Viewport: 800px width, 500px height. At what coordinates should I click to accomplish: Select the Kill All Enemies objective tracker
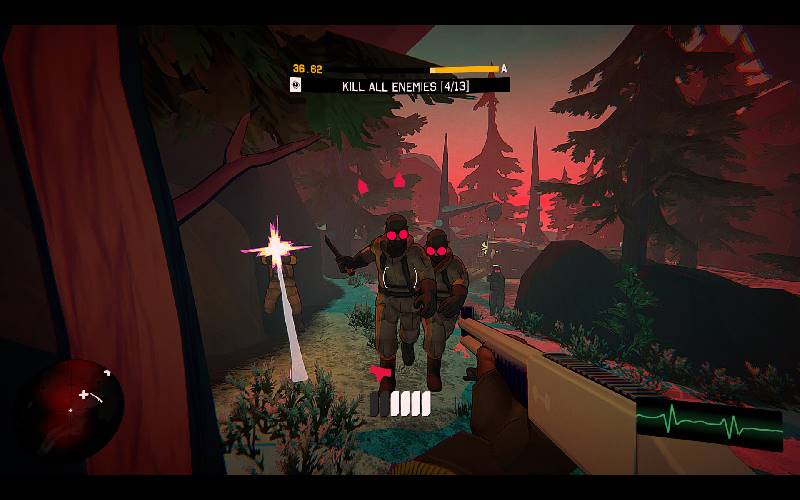click(405, 86)
